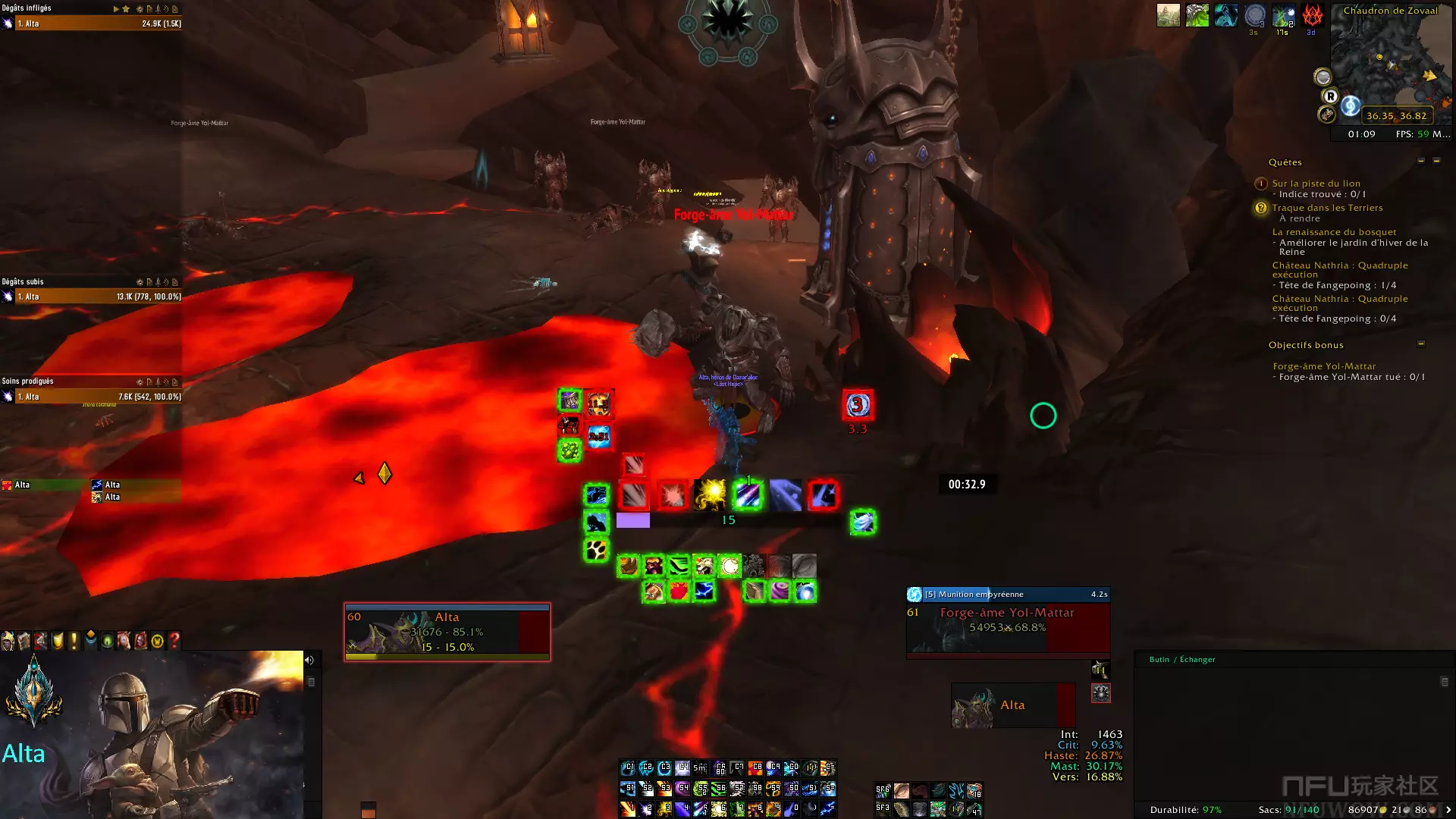Open the Butin / Échanger chat tab
The width and height of the screenshot is (1456, 819).
coord(1181,660)
